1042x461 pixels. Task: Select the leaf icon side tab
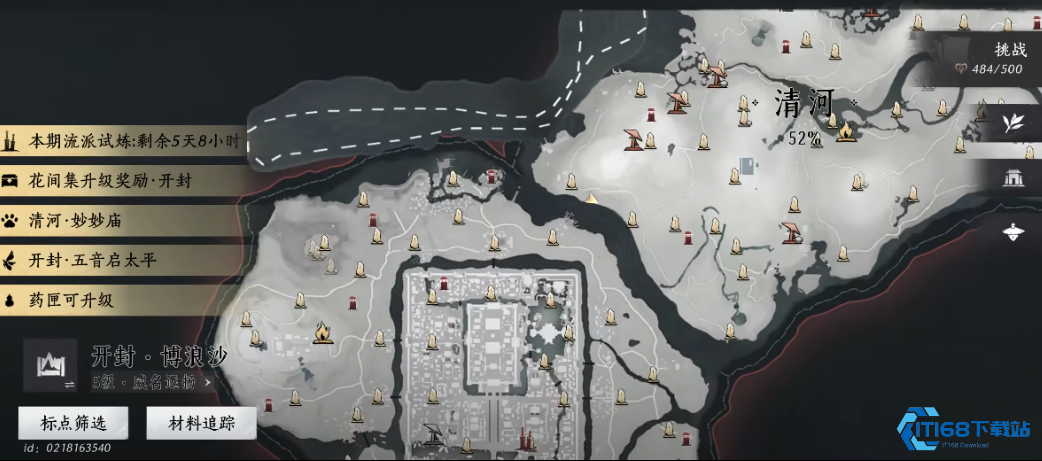[1014, 124]
